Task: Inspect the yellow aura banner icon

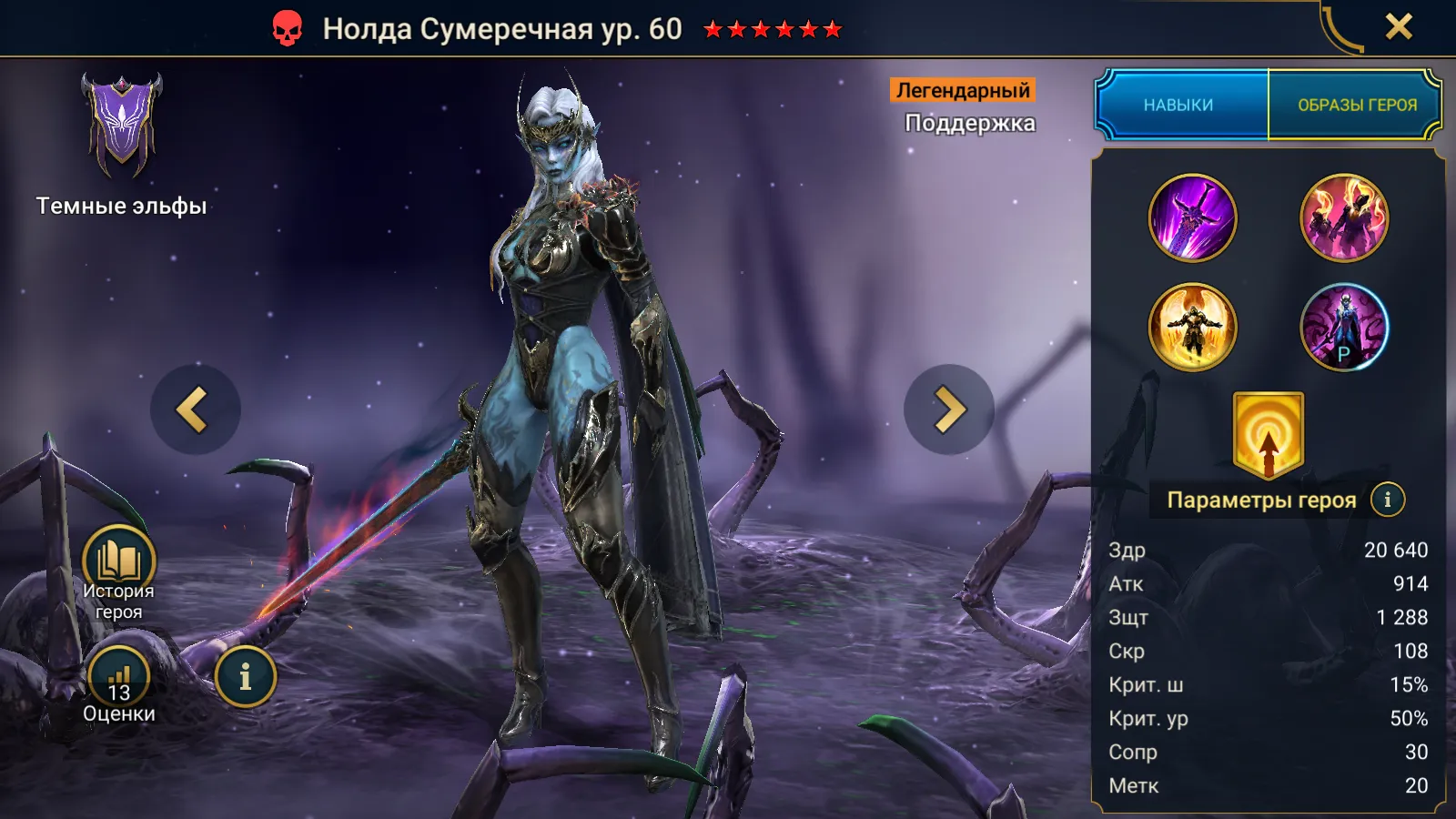Action: 1268,435
